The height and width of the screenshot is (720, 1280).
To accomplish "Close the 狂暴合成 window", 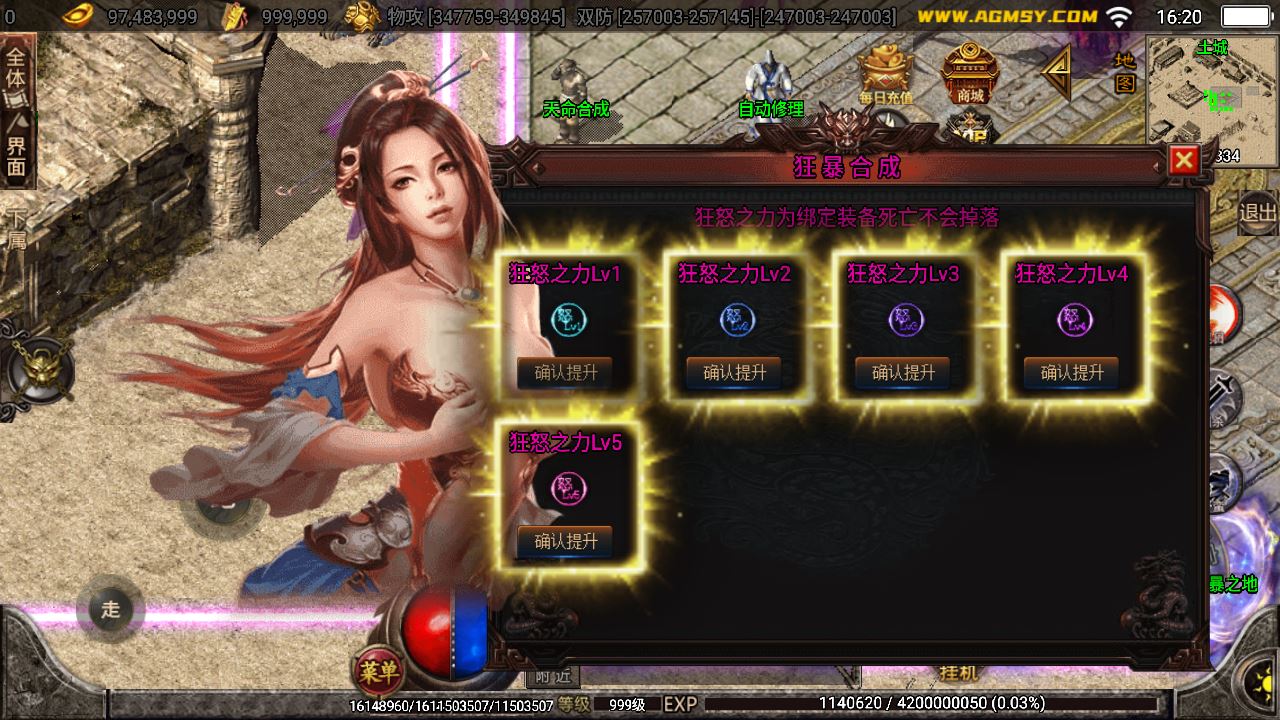I will [1184, 160].
